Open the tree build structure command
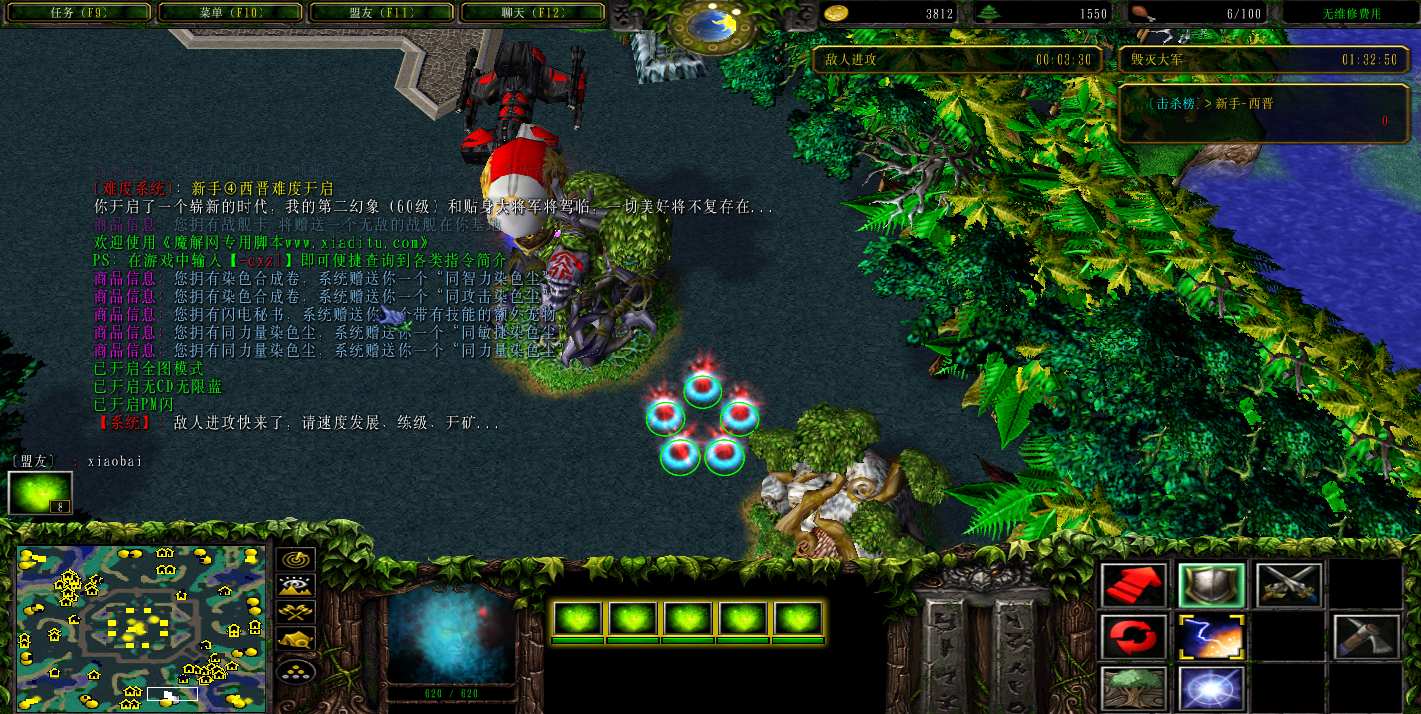 tap(1135, 688)
